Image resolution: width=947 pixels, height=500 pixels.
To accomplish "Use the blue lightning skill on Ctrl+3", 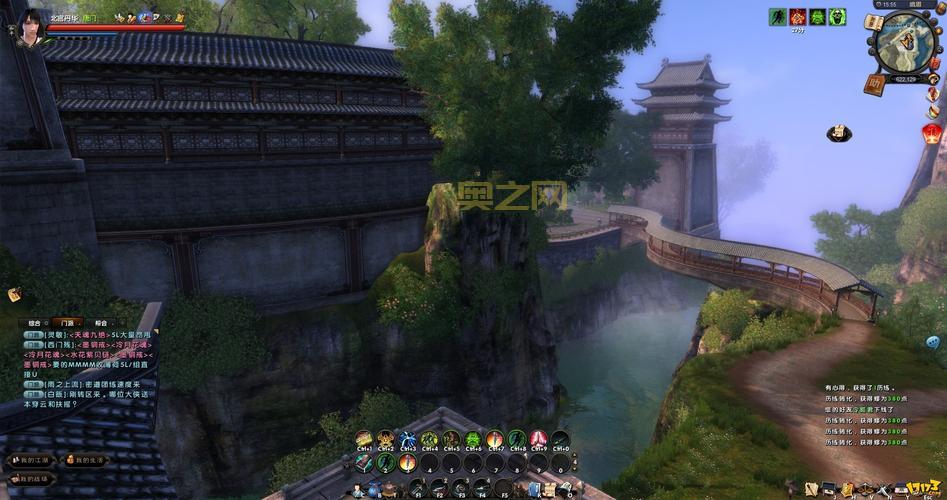I will (x=408, y=439).
